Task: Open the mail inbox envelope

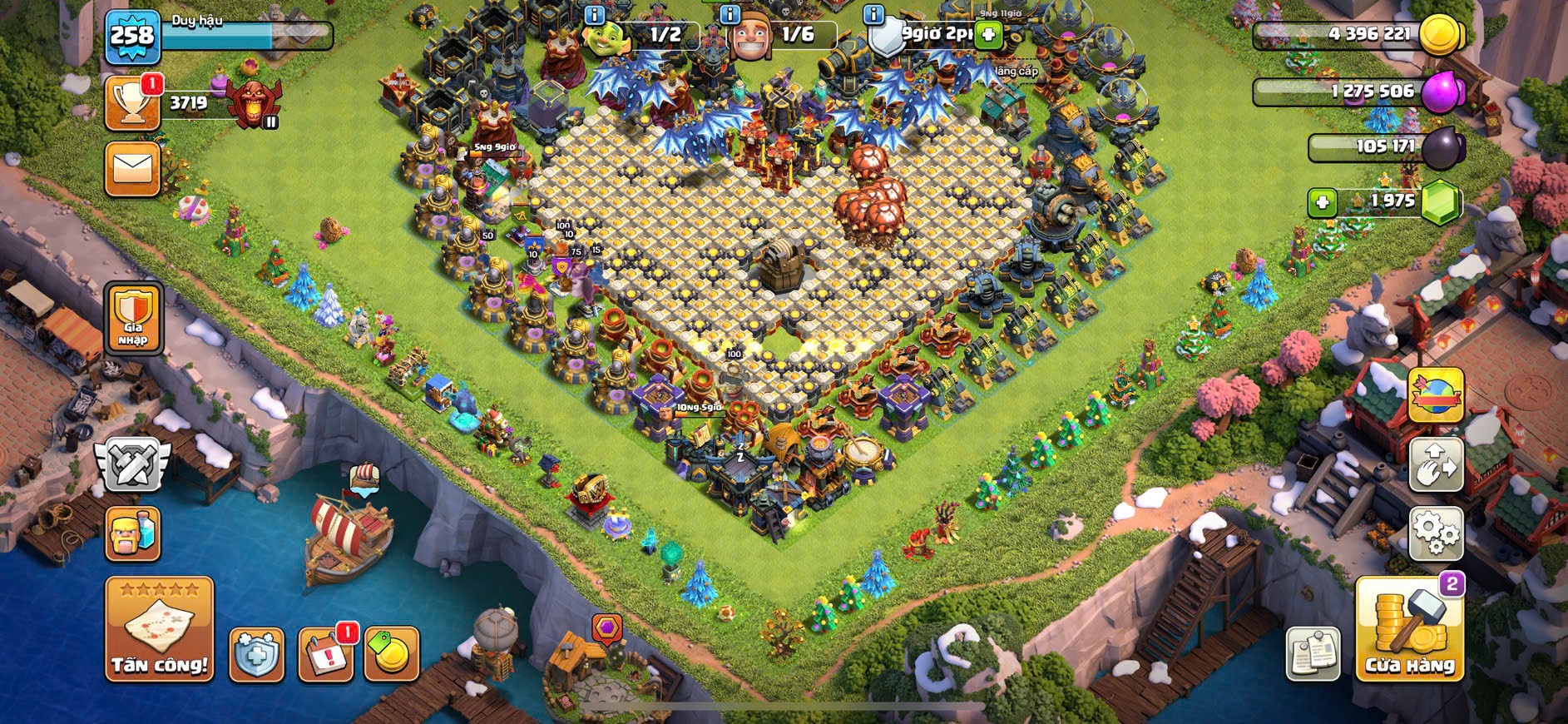Action: click(132, 169)
